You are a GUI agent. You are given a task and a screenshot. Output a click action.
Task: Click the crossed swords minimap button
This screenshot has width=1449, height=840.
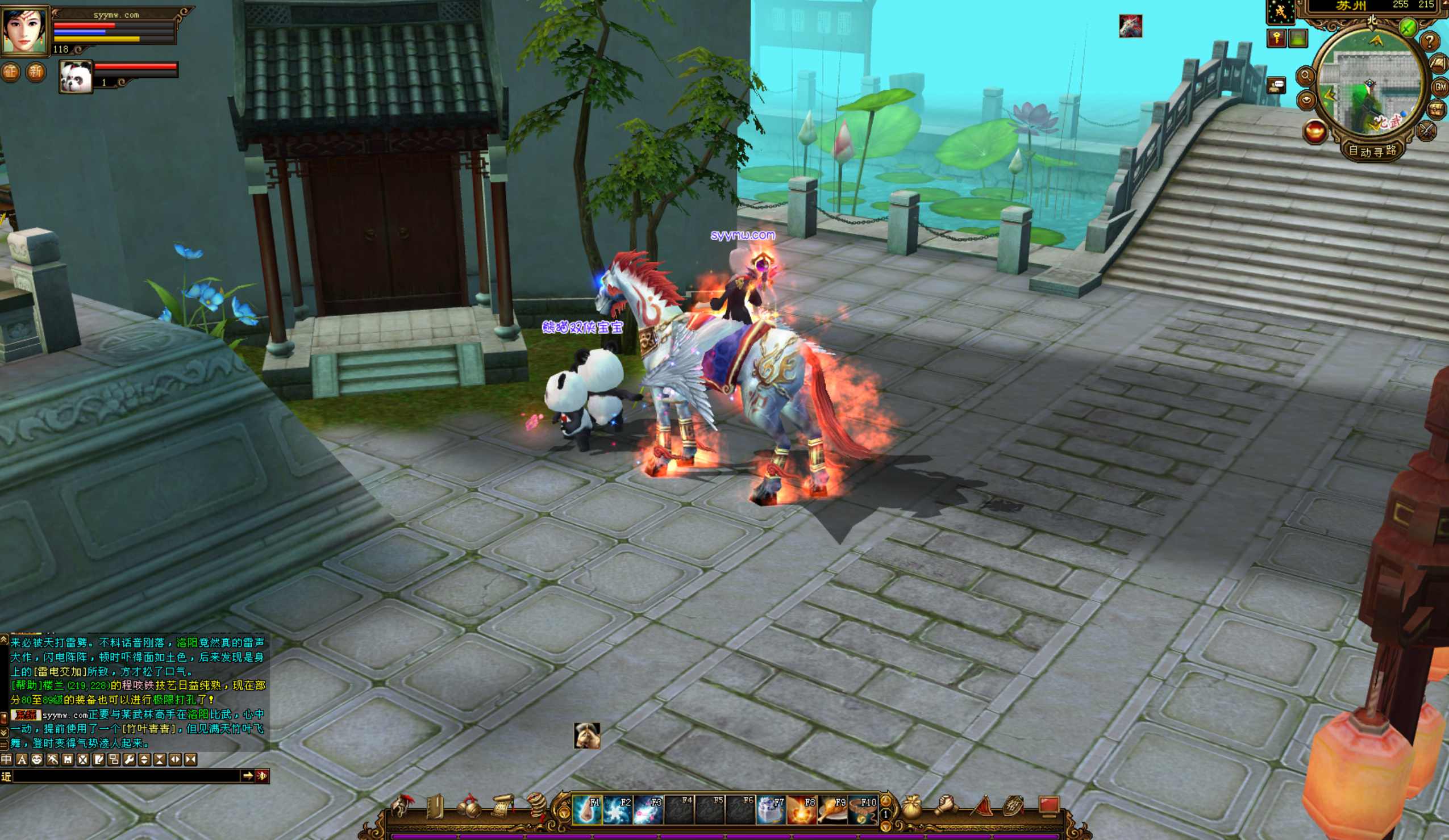click(1427, 131)
